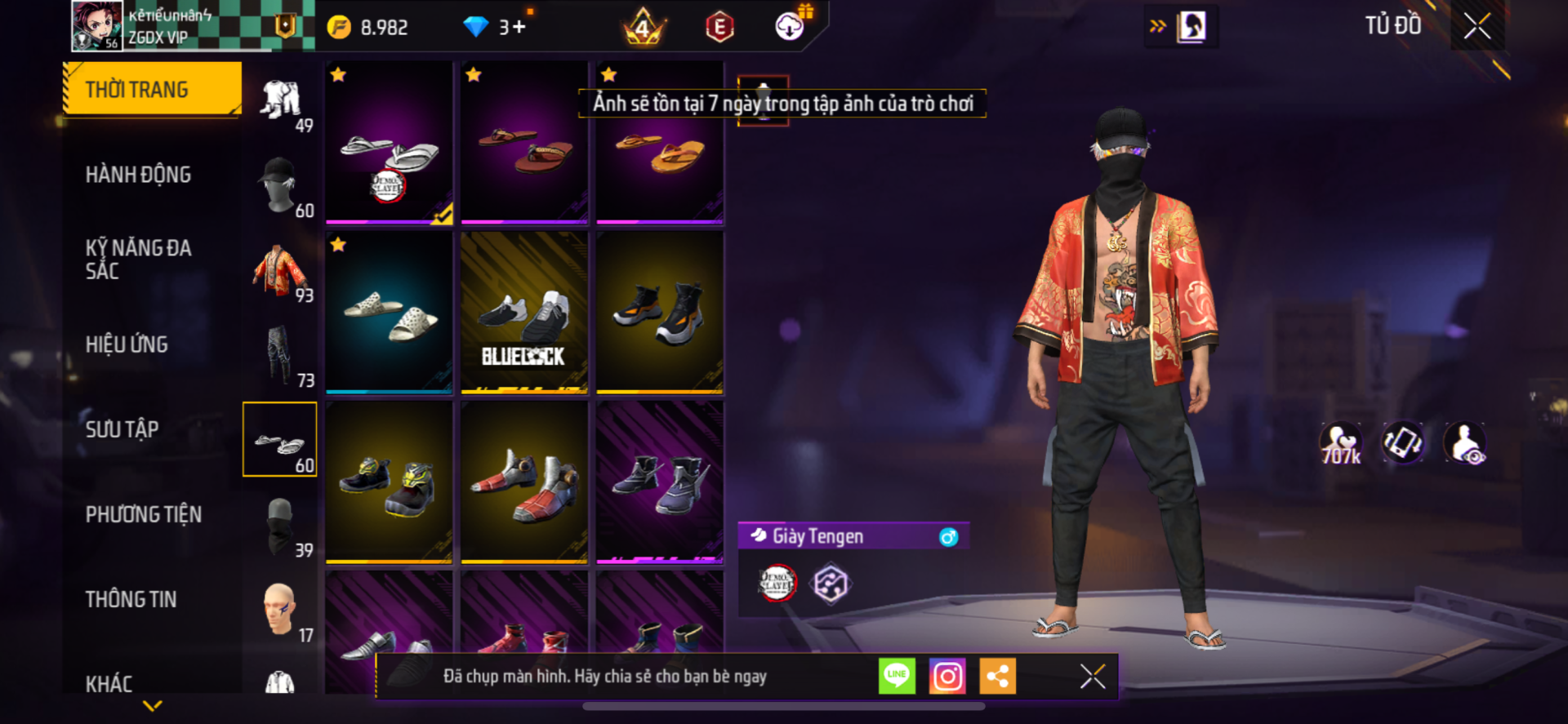Viewport: 1568px width, 724px height.
Task: Select the KỸ NĂNG ĐA SẮC tab
Action: 138,260
